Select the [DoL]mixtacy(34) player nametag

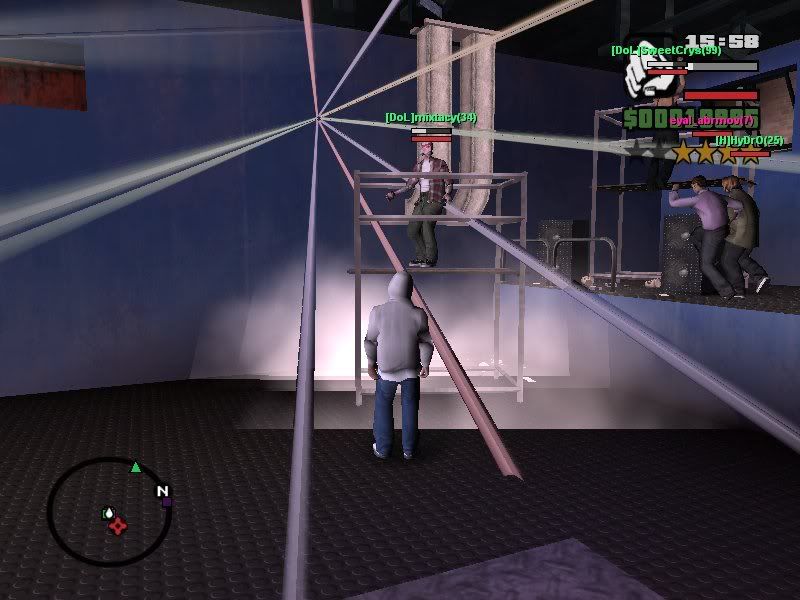click(x=430, y=118)
